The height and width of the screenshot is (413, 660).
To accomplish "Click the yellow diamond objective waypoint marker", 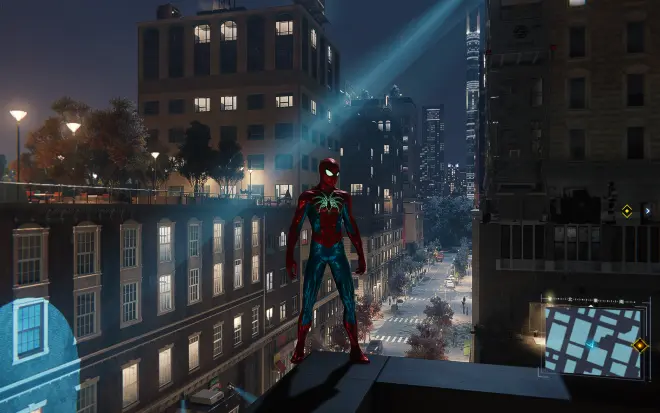I will pos(627,211).
